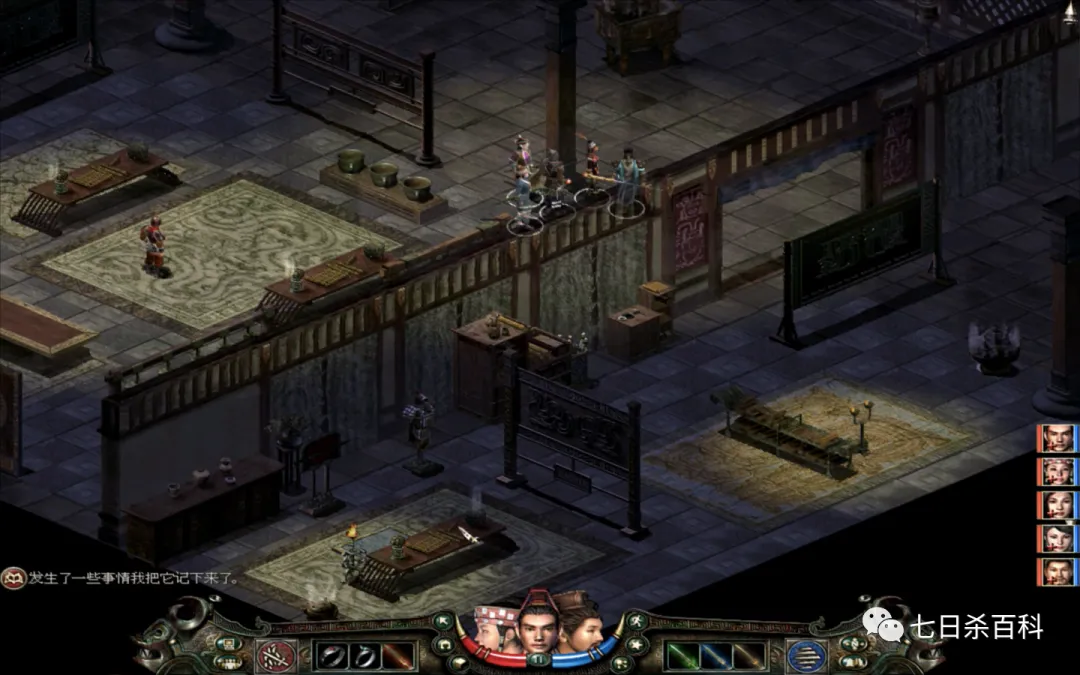Select the top party member portrait
1080x675 pixels.
coord(1057,438)
